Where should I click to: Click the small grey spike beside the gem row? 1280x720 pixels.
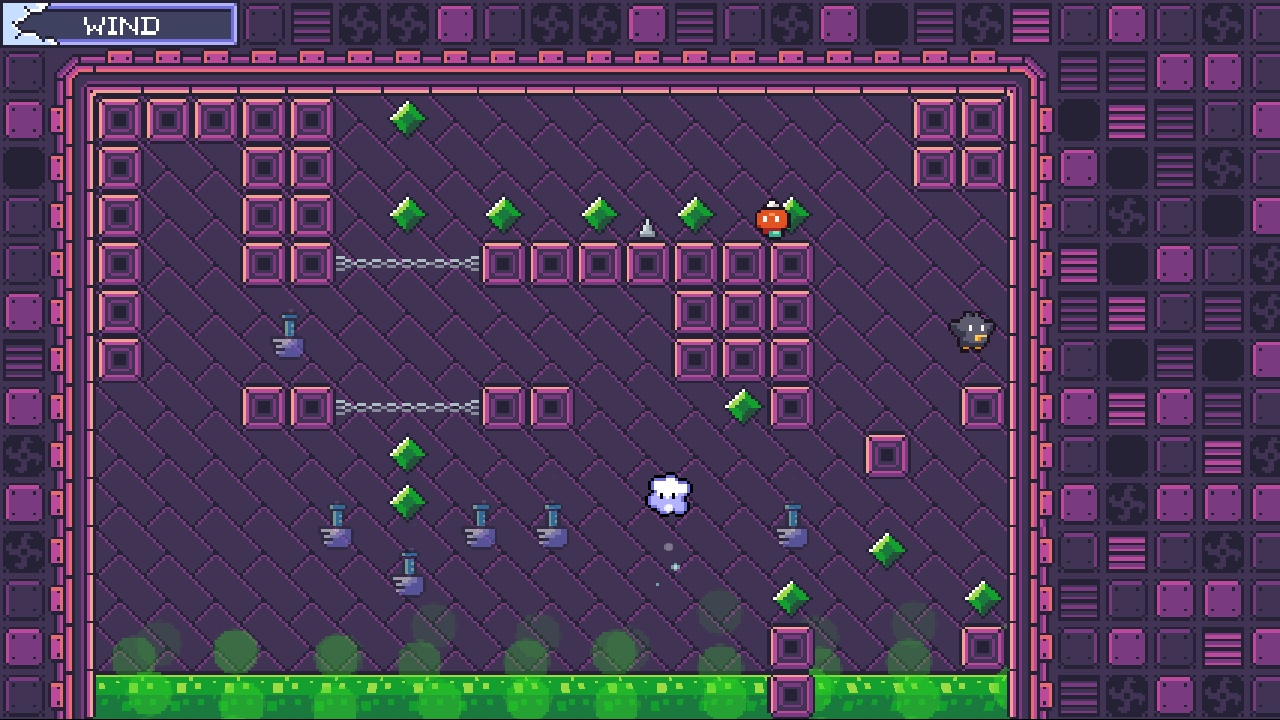647,227
